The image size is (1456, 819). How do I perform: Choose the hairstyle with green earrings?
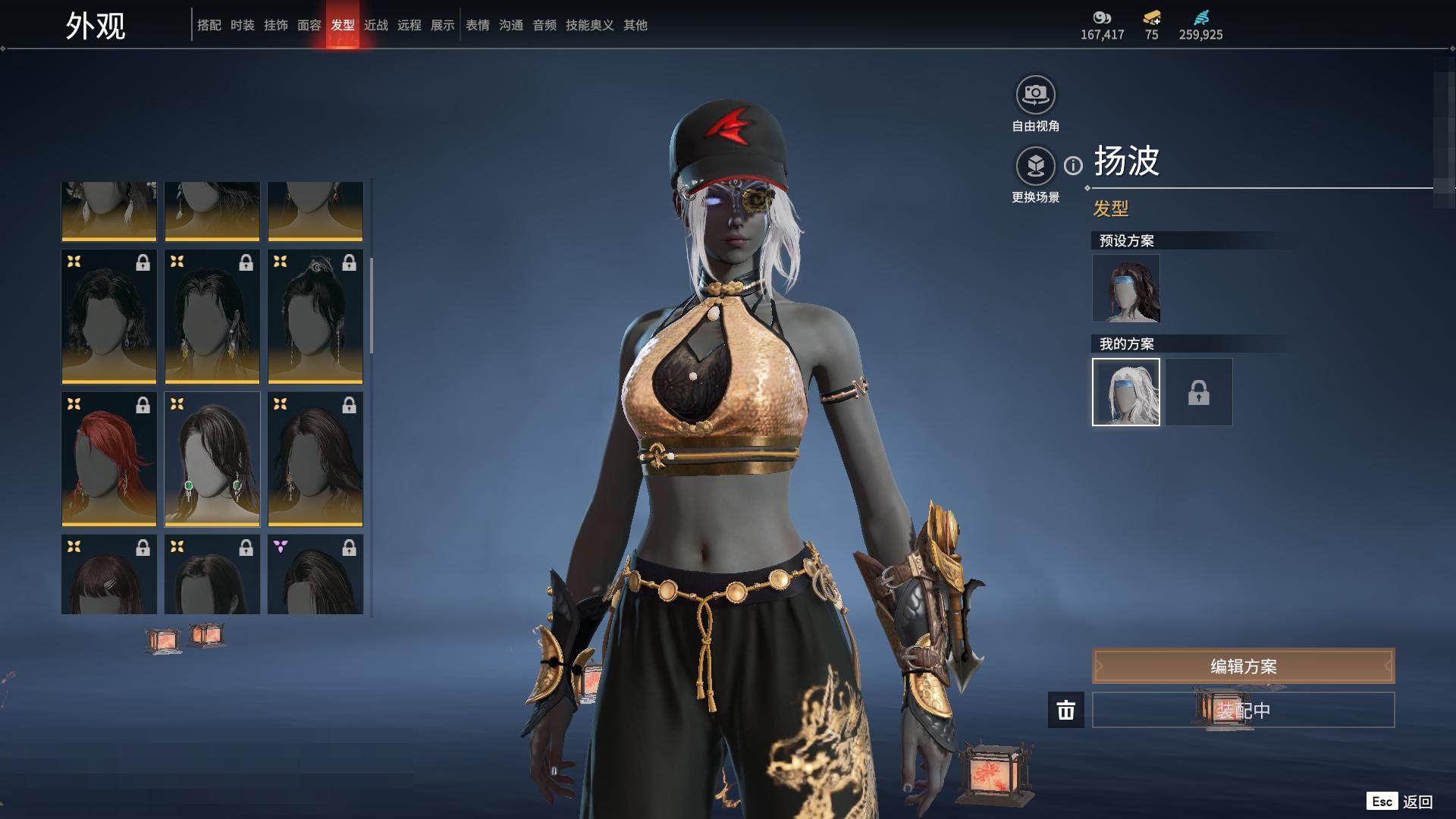point(212,459)
